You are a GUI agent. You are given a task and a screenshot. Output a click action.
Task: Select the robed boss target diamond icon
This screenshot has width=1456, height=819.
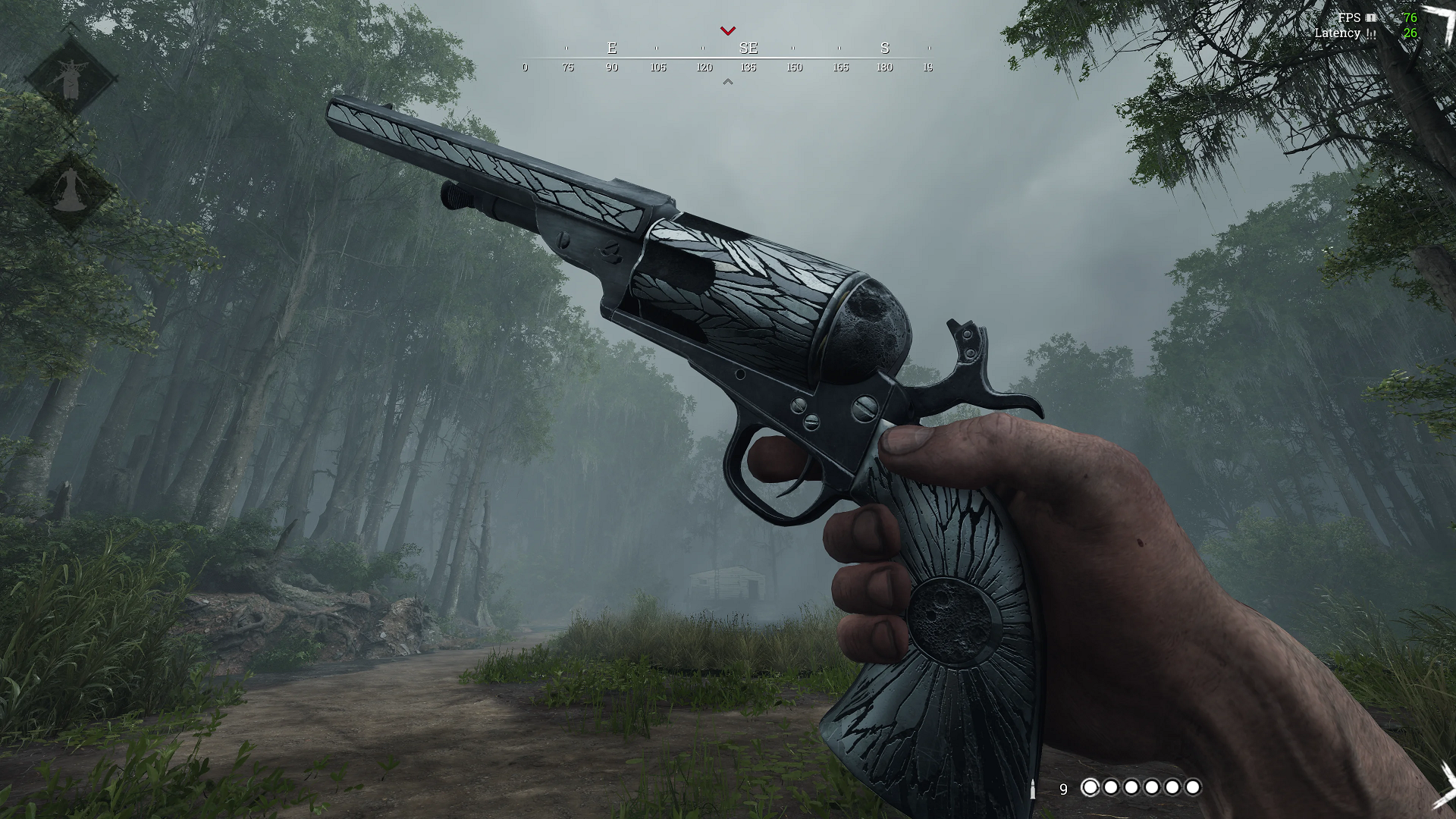71,190
